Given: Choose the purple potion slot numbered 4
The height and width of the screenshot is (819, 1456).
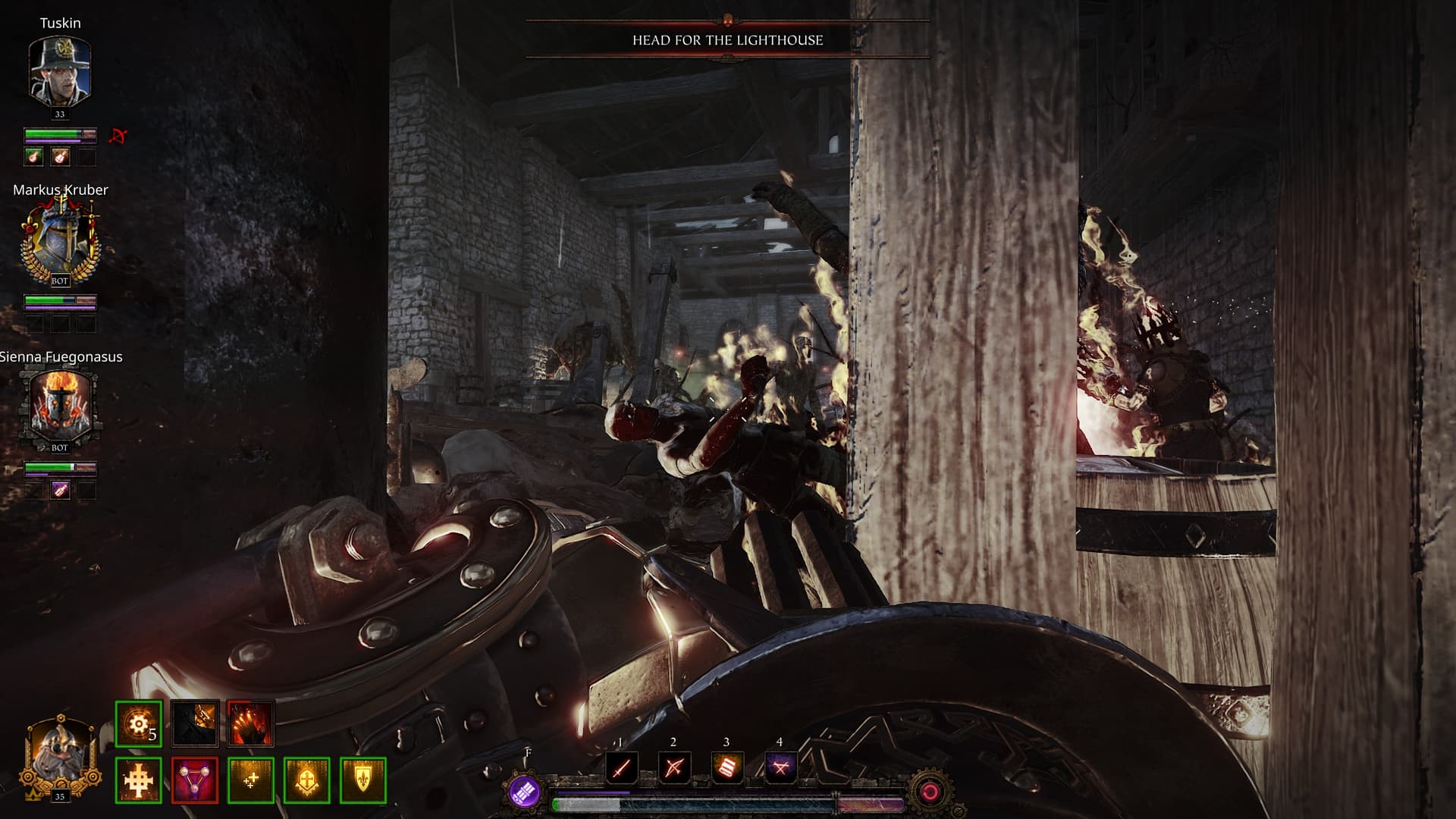Looking at the screenshot, I should click(x=780, y=768).
